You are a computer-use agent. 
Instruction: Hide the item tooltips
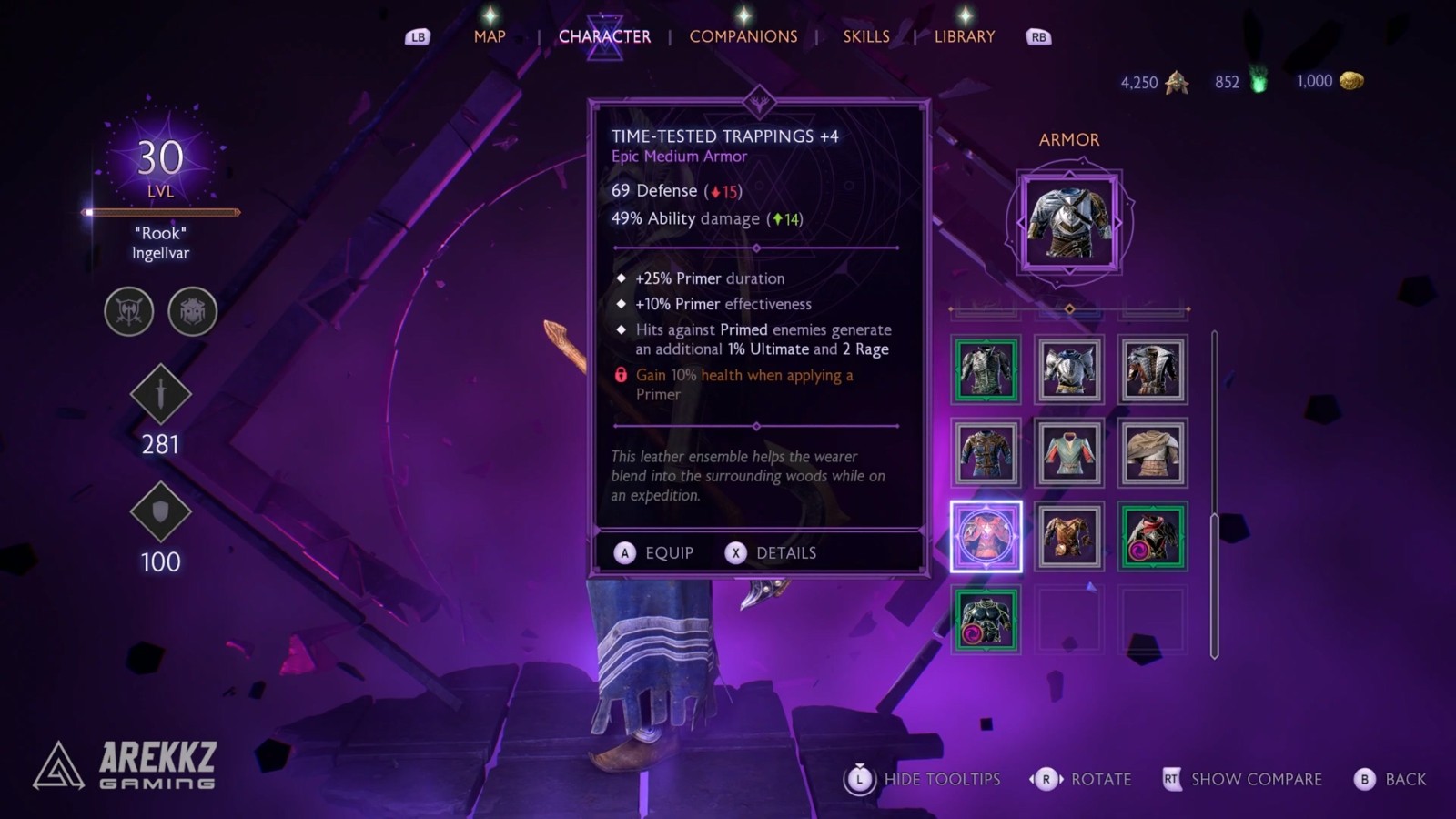pos(925,779)
